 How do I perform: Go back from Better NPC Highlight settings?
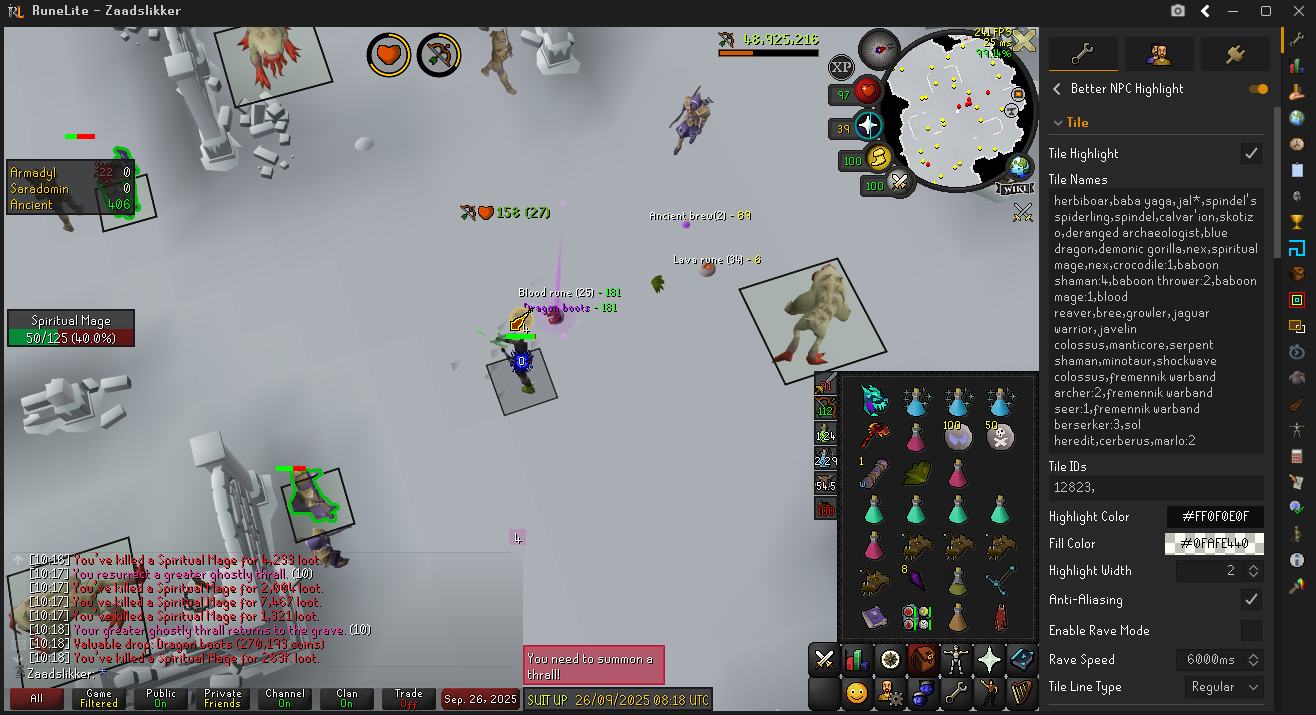coord(1057,89)
